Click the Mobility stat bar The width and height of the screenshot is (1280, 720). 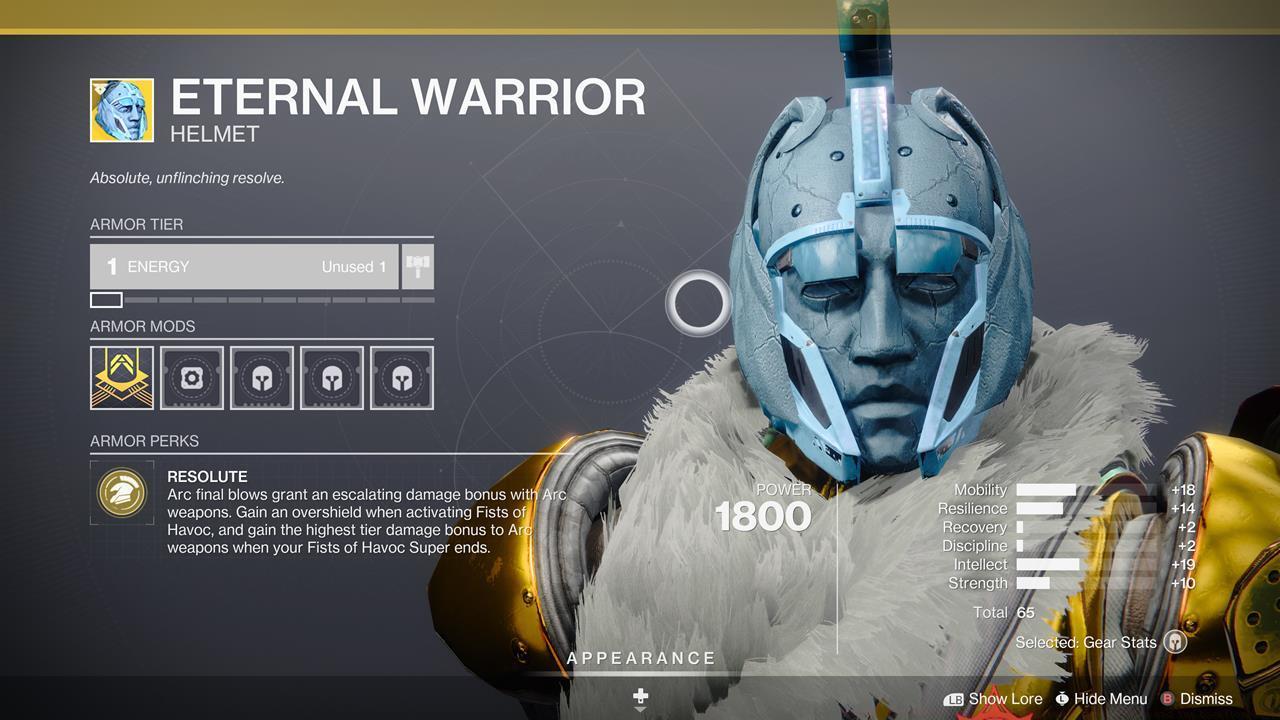tap(1046, 490)
